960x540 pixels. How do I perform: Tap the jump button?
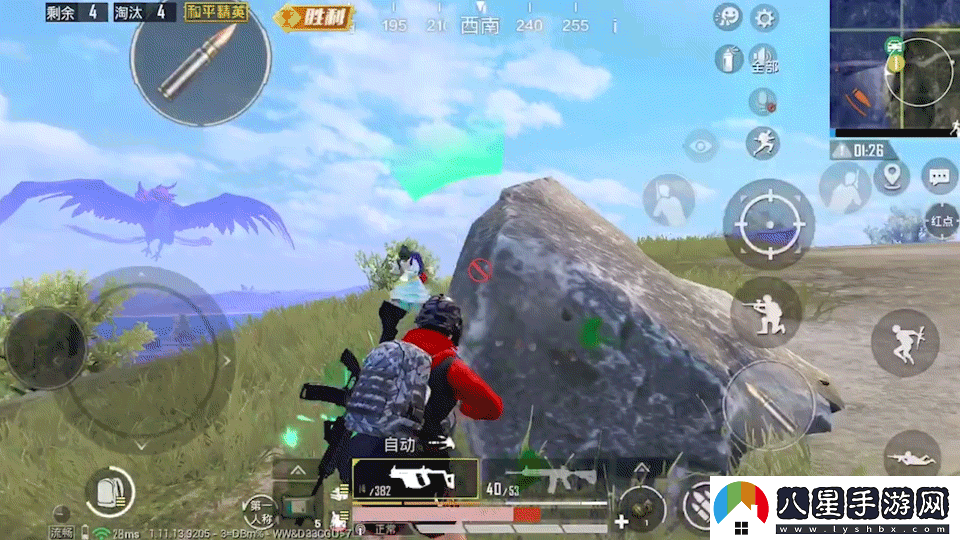(x=904, y=342)
